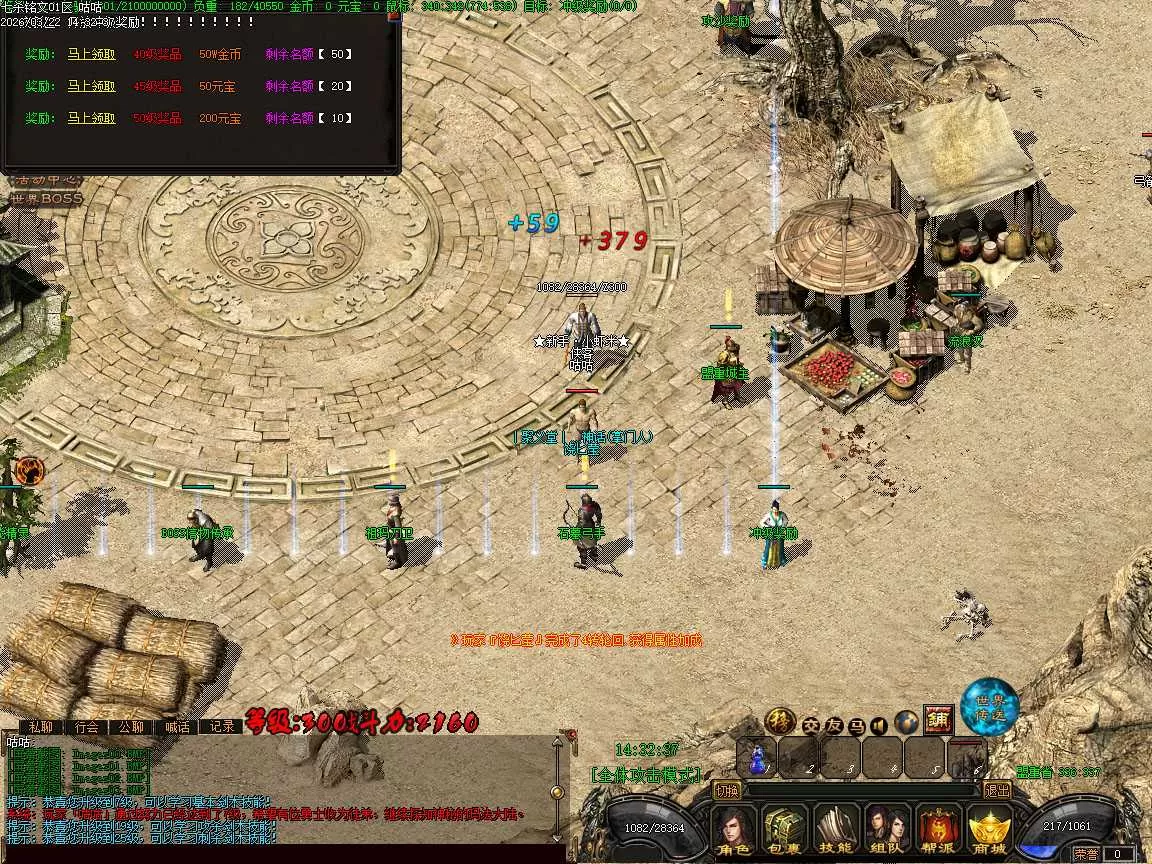Switch to the 公聊 chat tab

point(132,727)
